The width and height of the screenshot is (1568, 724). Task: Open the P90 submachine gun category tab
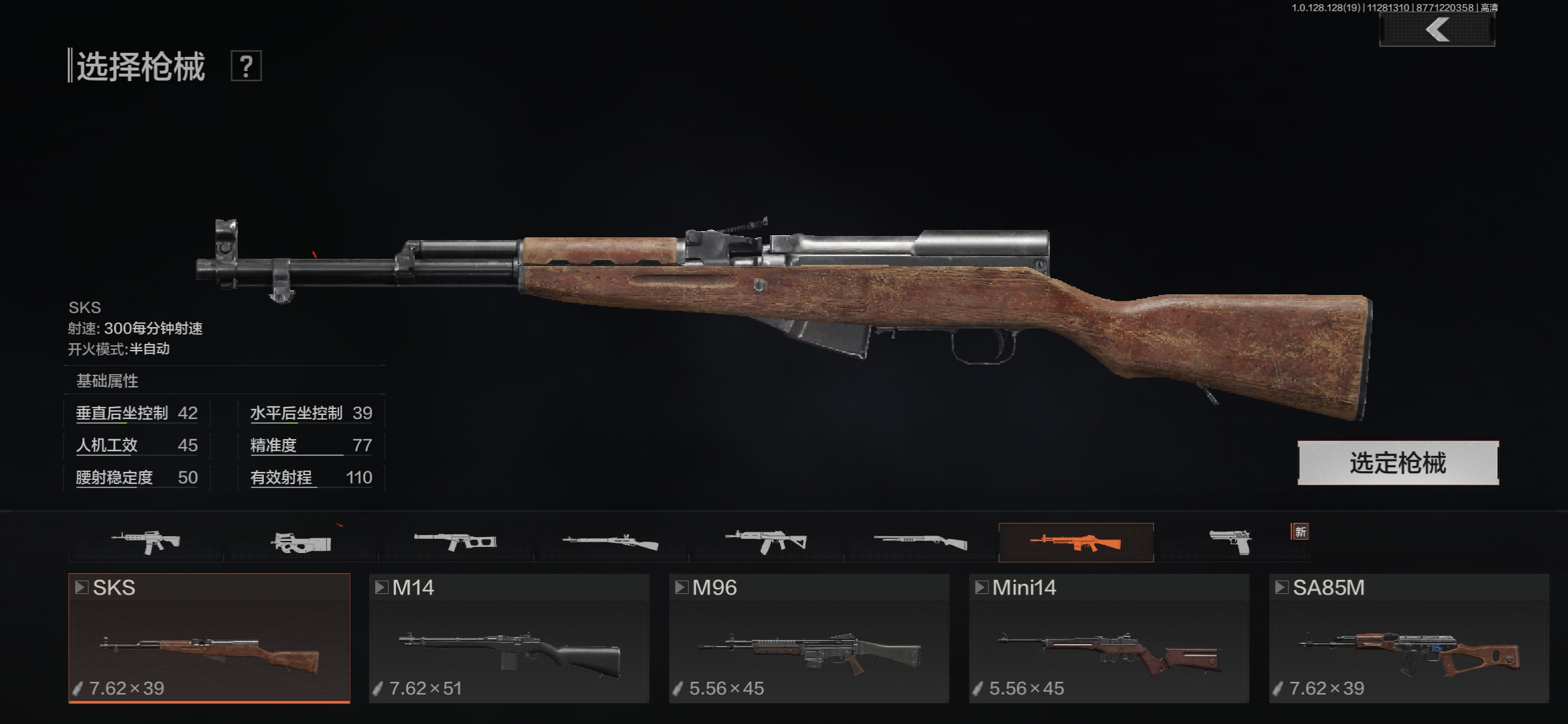tap(301, 542)
